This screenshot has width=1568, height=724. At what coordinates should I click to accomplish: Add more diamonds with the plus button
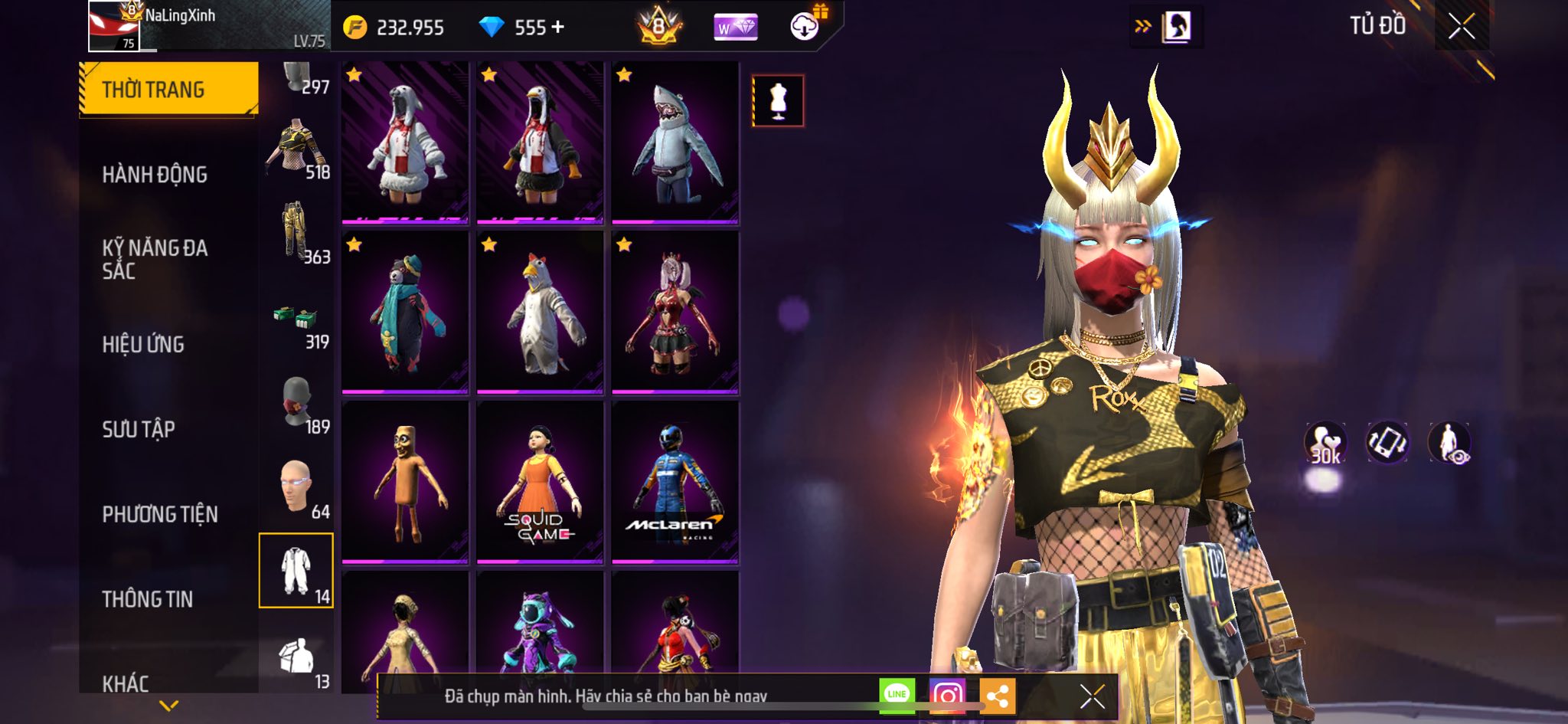[558, 28]
